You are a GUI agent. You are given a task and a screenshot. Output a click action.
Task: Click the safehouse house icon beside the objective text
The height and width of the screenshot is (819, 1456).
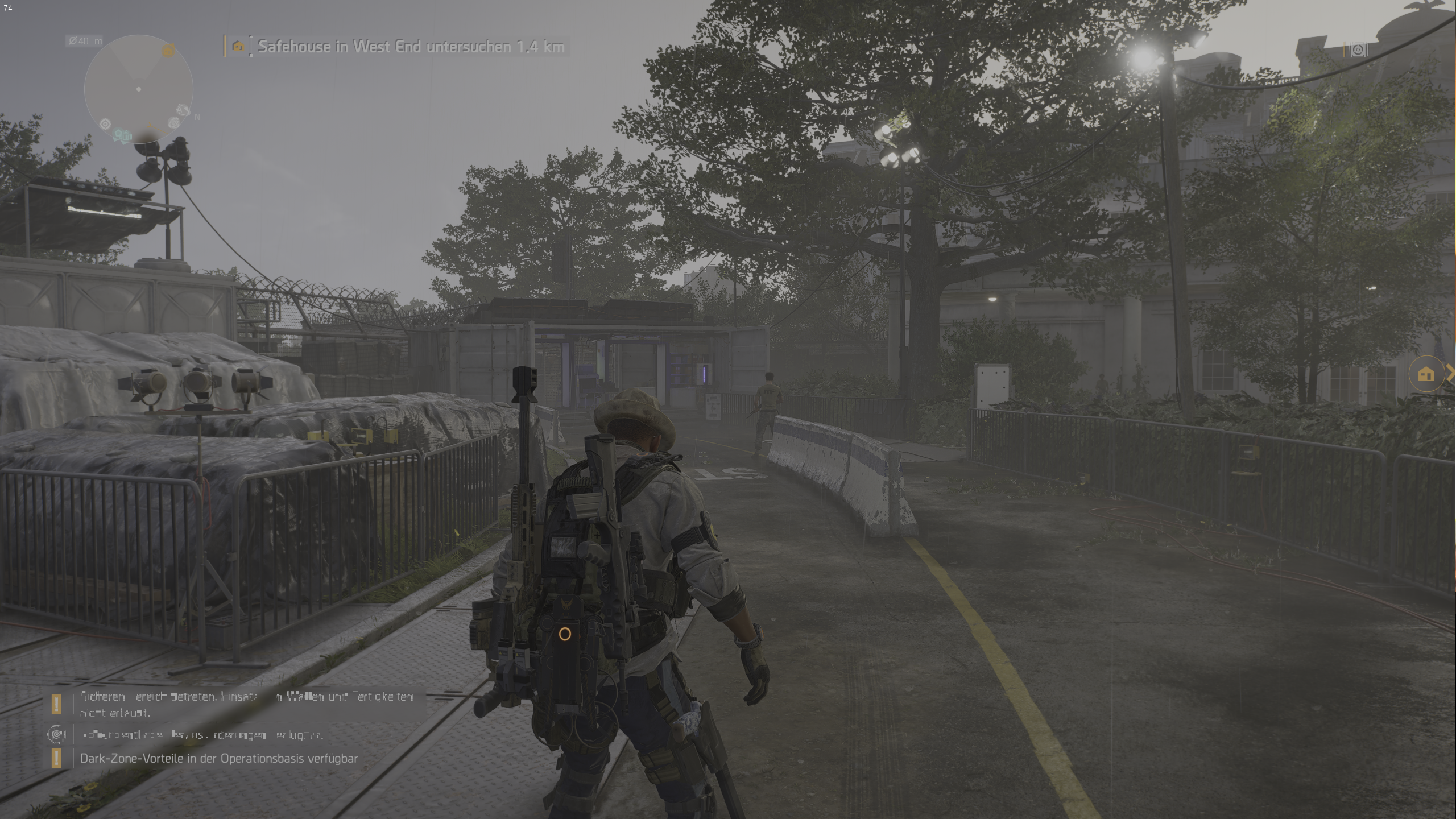click(237, 47)
